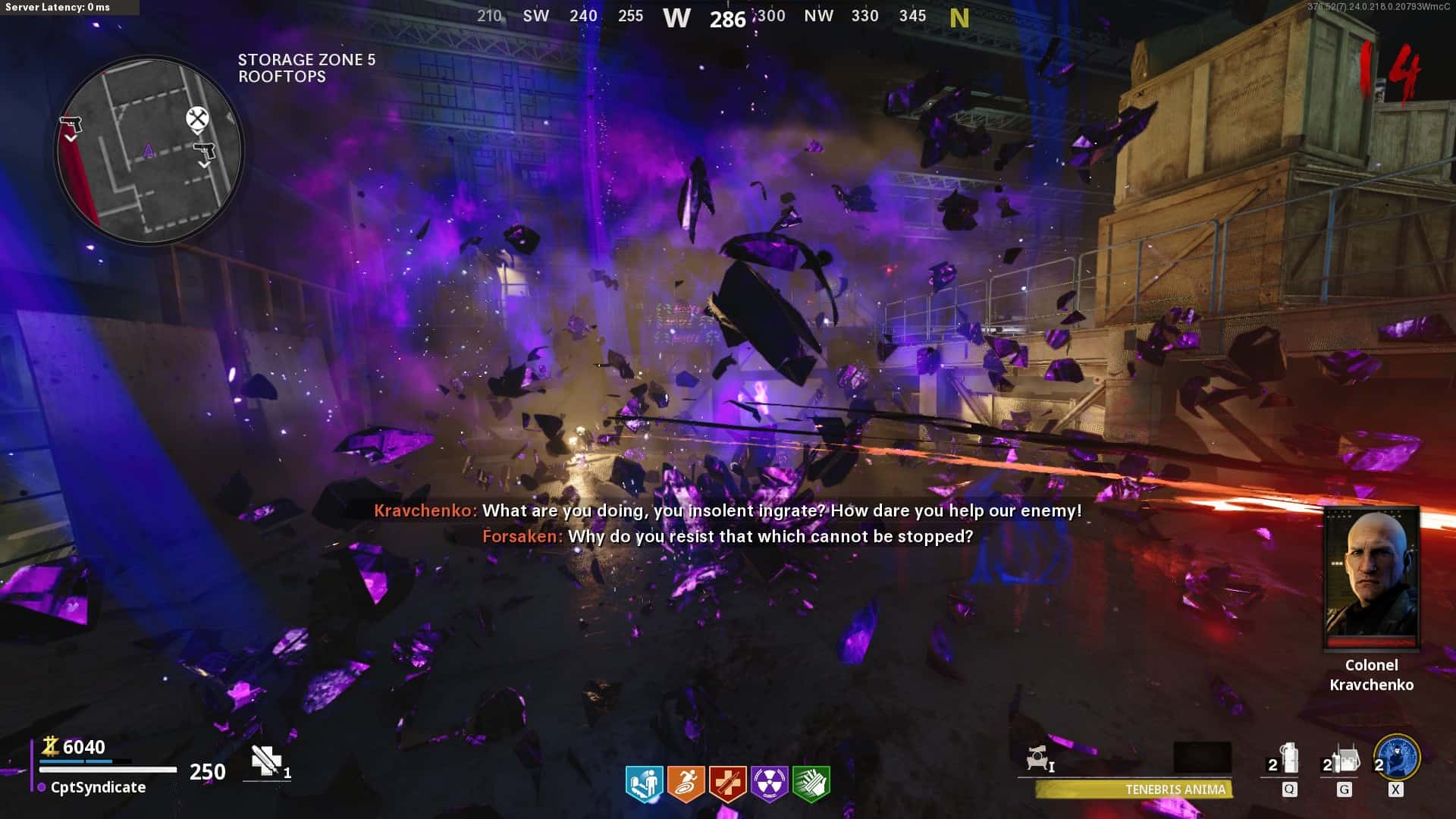Select the self-revive kit icon
The image size is (1456, 819).
267,761
